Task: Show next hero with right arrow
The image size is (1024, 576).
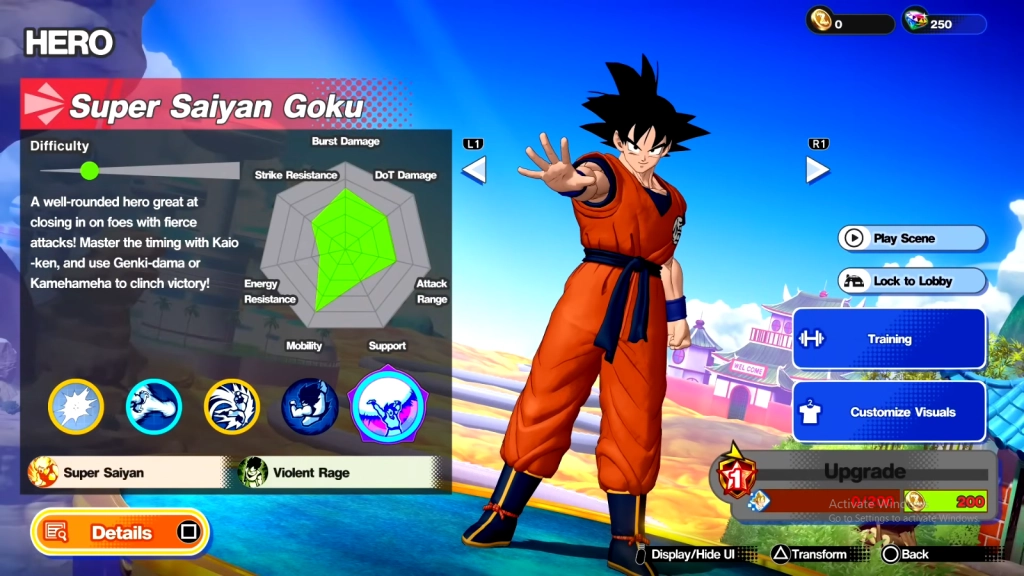Action: [x=817, y=170]
